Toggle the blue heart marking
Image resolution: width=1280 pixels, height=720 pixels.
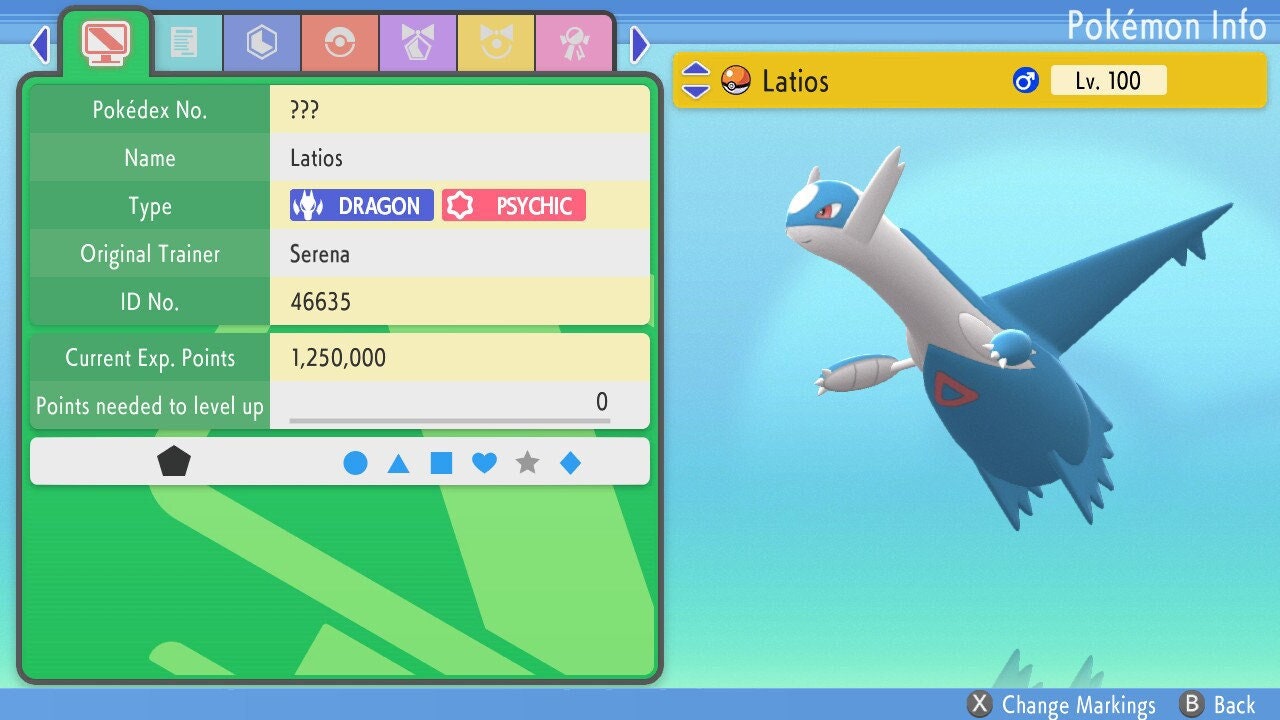pos(484,463)
